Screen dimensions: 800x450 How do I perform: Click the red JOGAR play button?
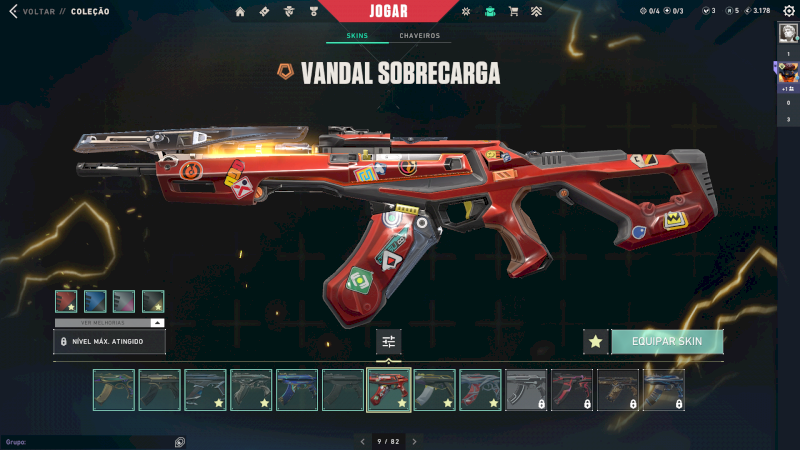pyautogui.click(x=387, y=11)
